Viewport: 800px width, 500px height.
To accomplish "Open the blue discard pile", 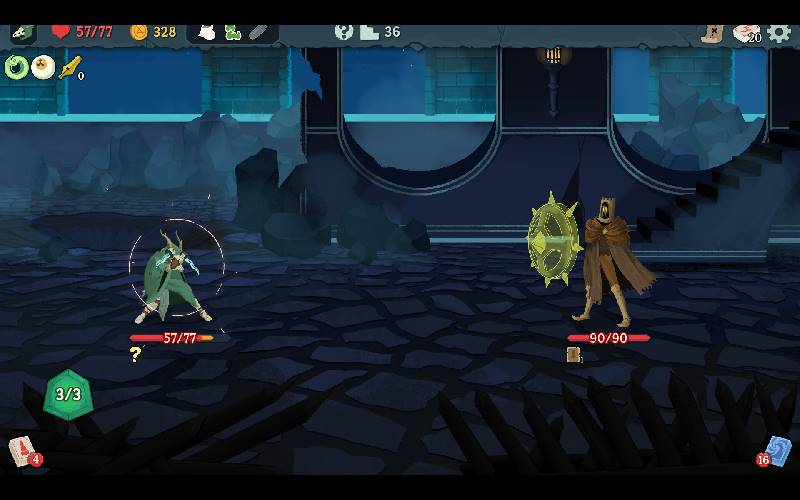I will (778, 451).
